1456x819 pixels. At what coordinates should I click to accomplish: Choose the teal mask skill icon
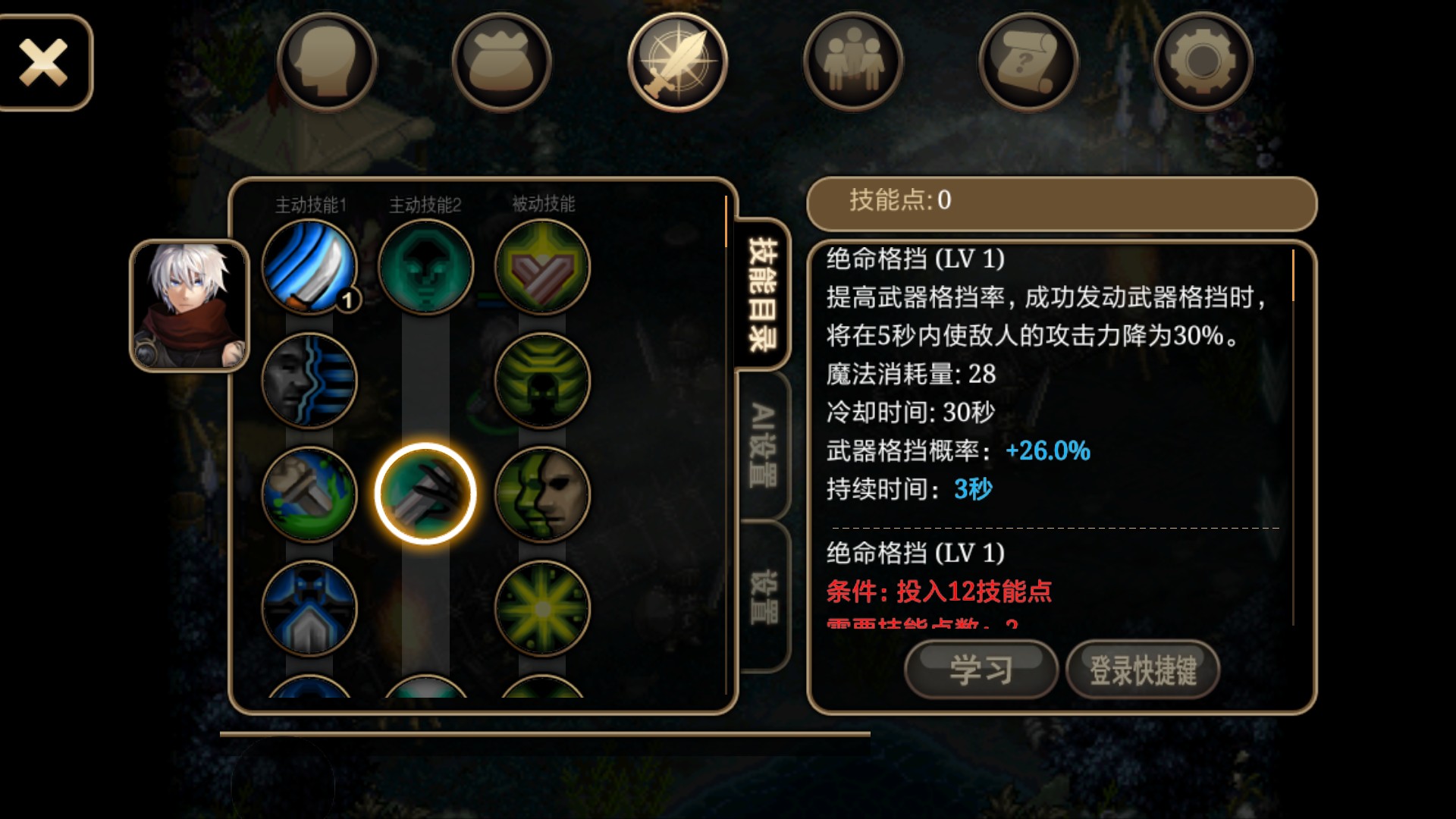(x=425, y=267)
